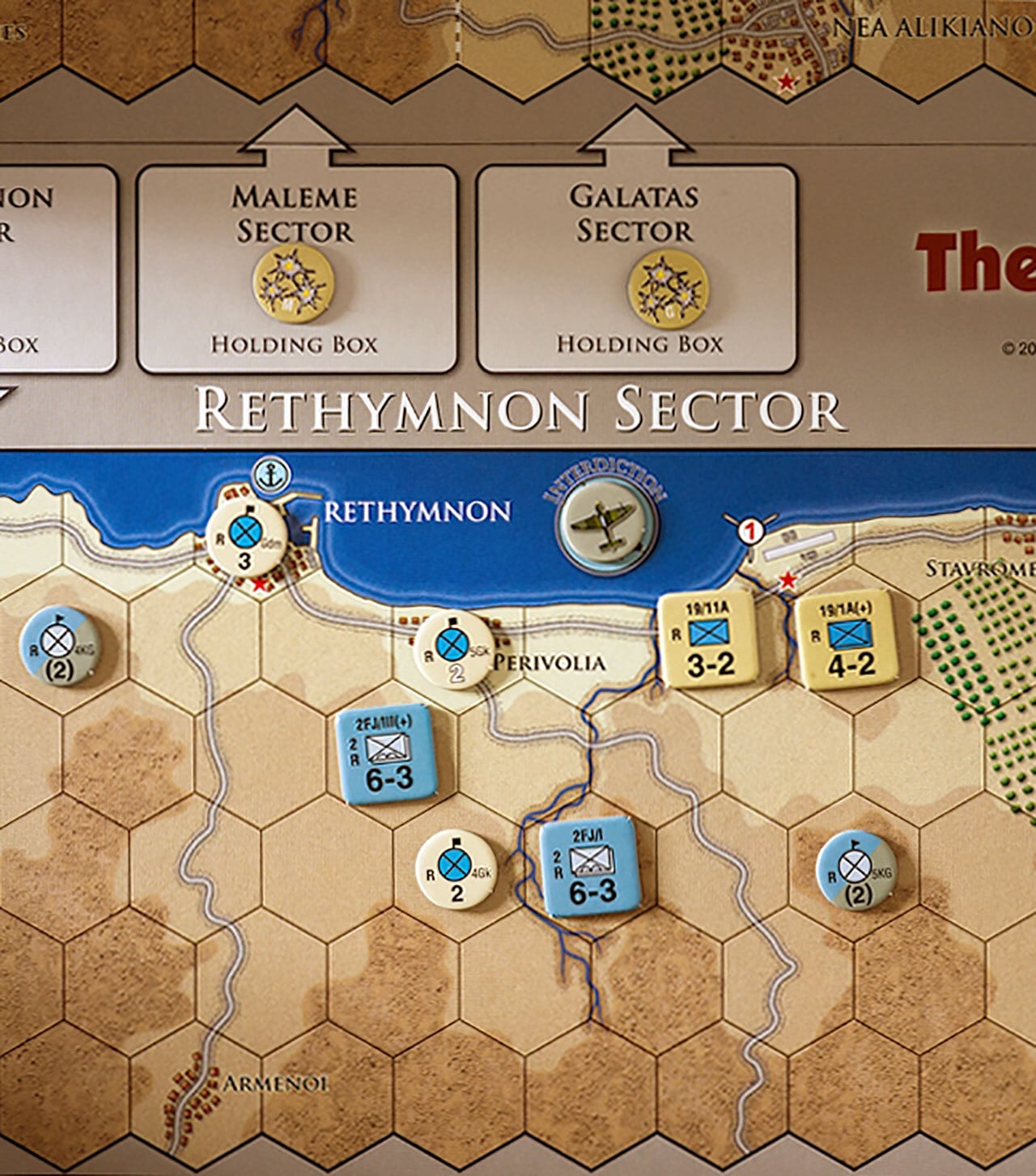
Task: Click the 5SK round counter at Perivolia
Action: [454, 650]
